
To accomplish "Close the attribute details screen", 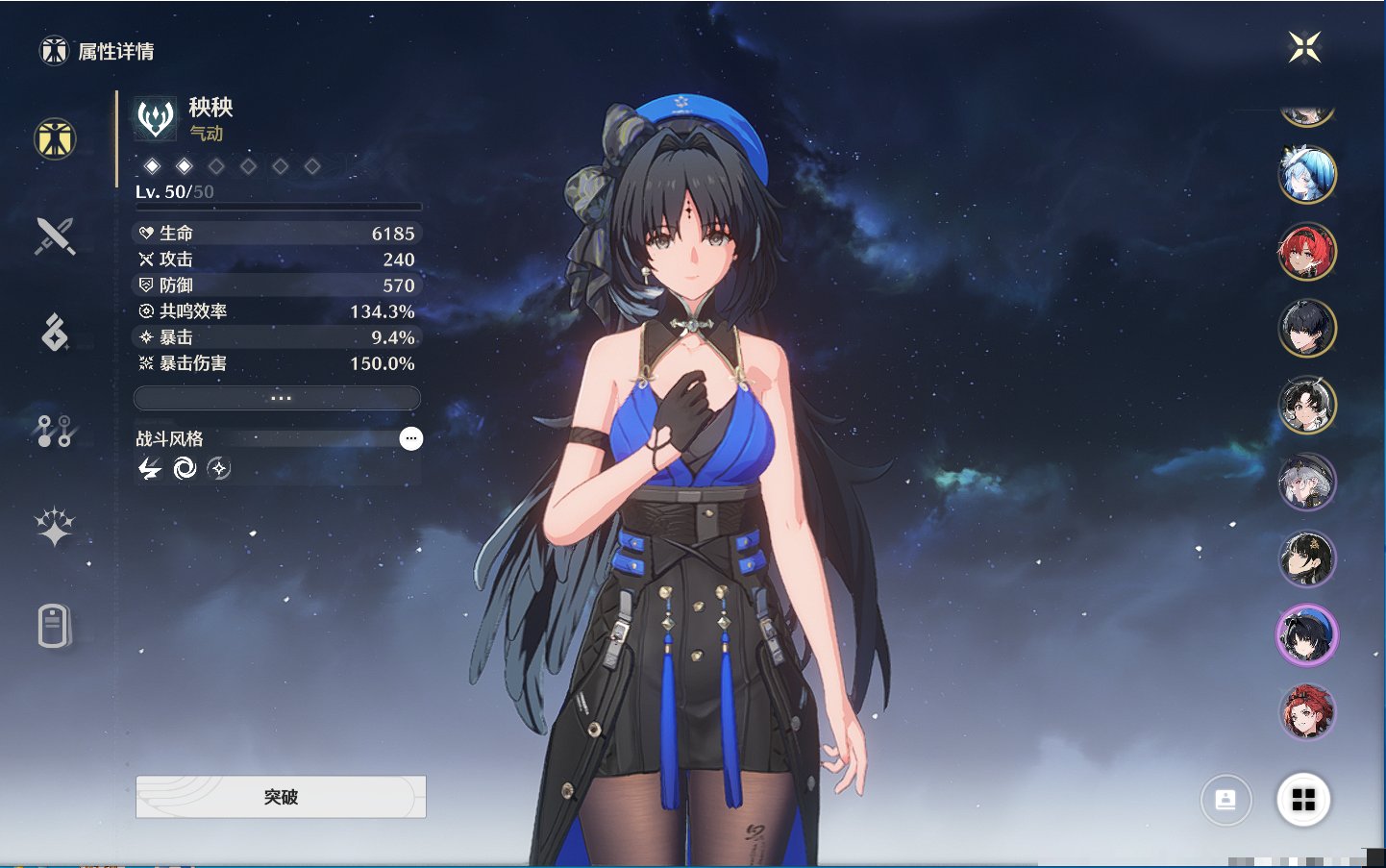I will [1304, 46].
